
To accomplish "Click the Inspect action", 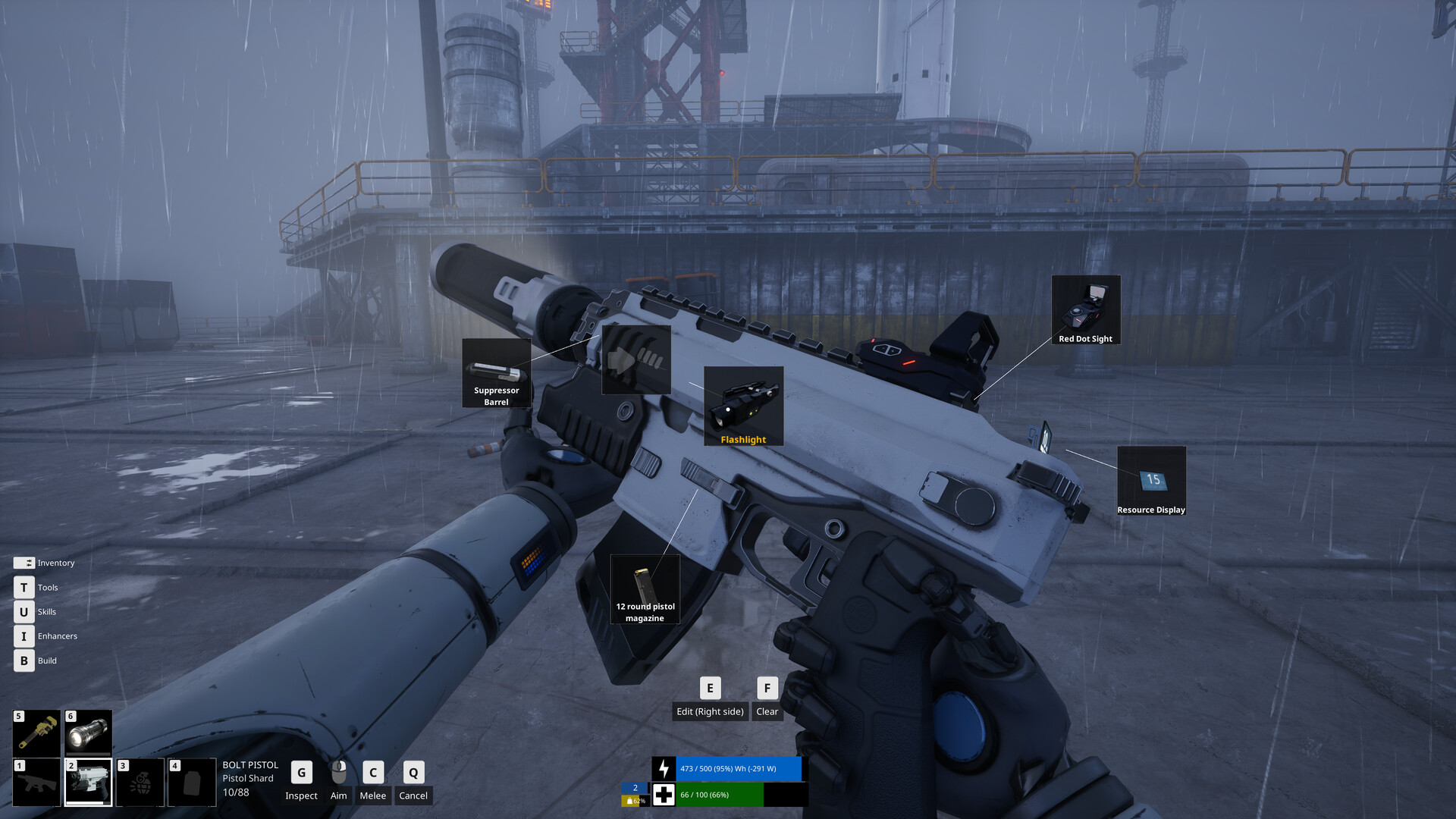I will pos(301,781).
